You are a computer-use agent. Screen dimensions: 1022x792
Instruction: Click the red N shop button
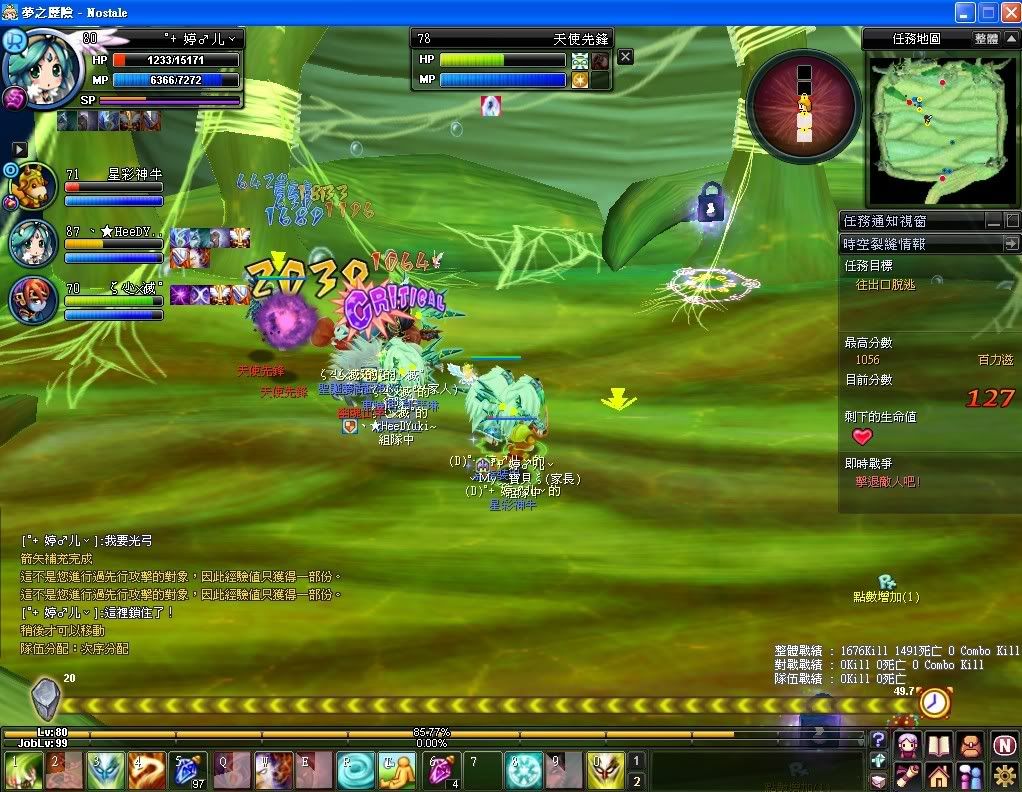1004,745
